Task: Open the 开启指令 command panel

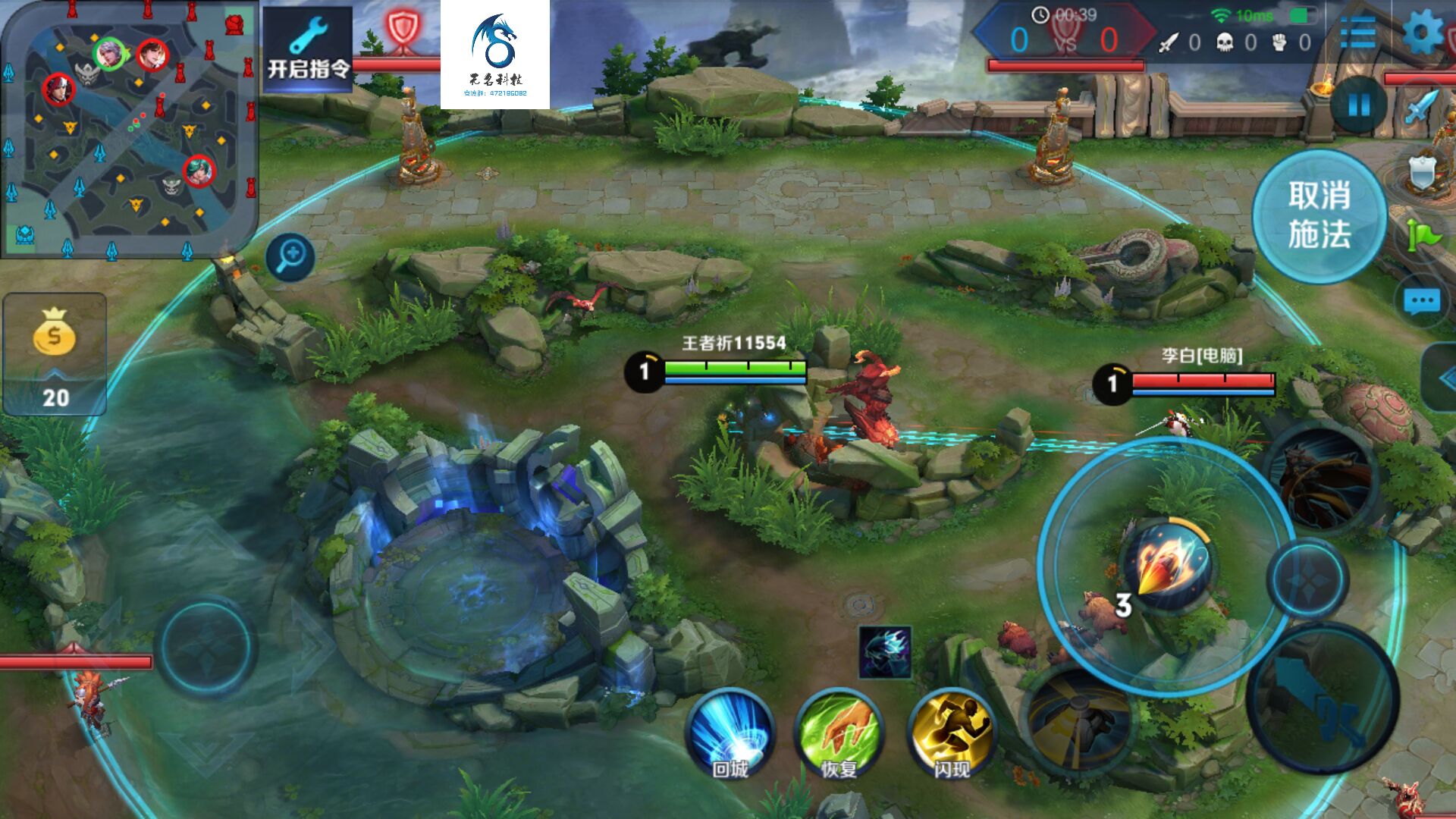Action: pos(307,50)
